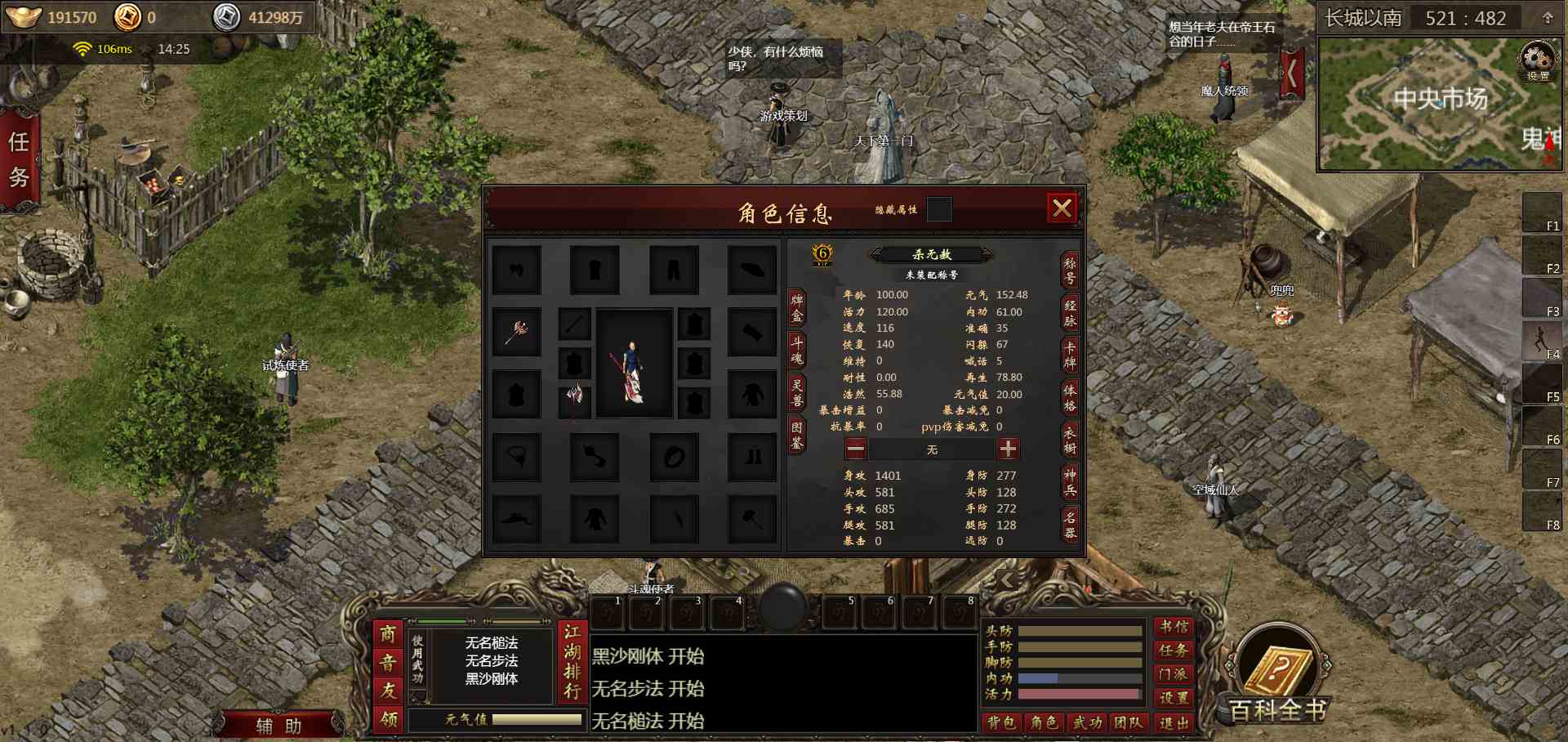The image size is (1568, 742).
Task: Switch to the 经脉 meridian tab
Action: pyautogui.click(x=1070, y=313)
